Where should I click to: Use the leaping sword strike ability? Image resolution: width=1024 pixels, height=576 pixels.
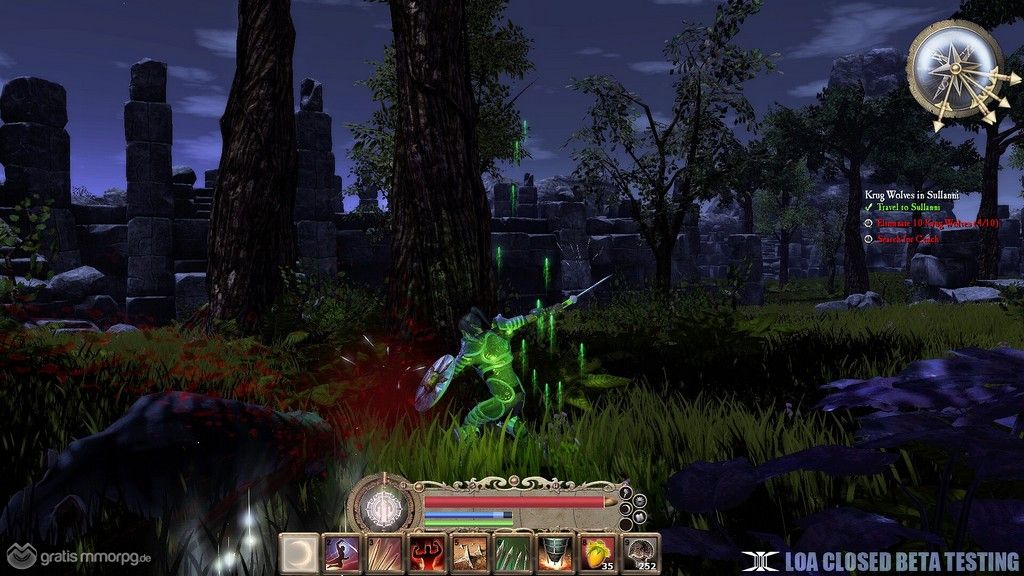click(340, 552)
